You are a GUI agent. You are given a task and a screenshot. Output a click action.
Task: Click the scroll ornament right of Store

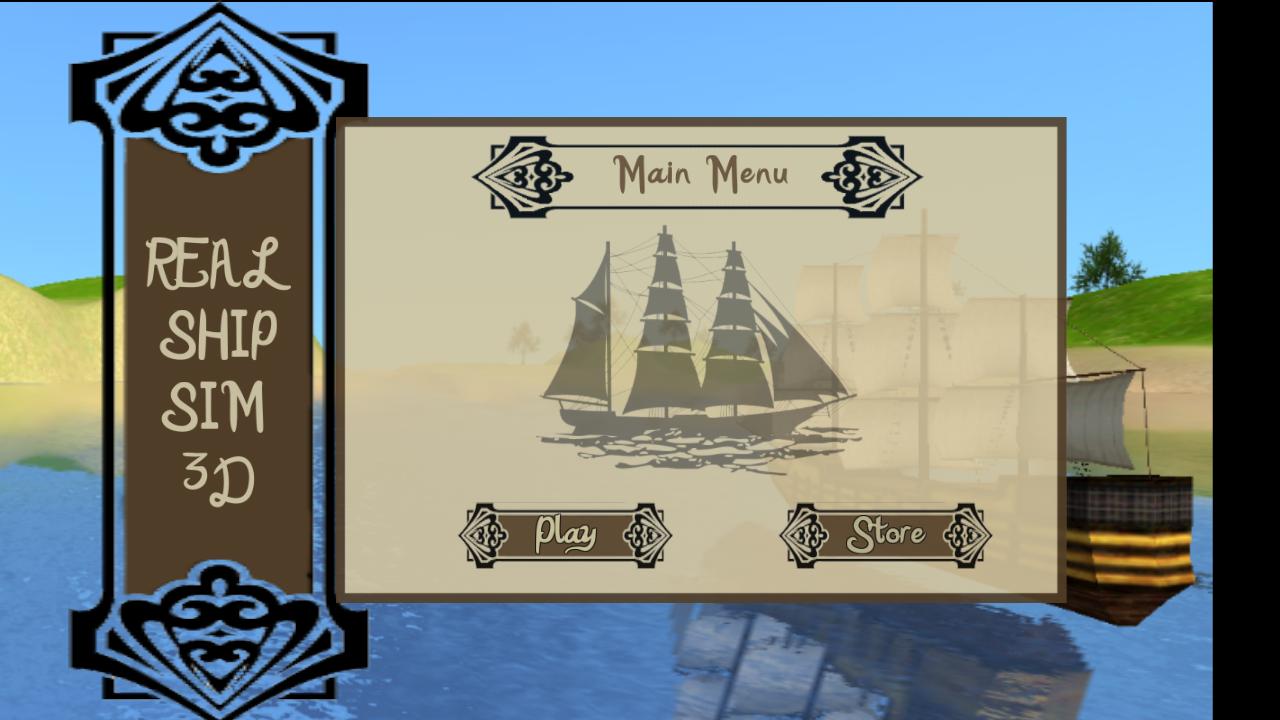click(x=966, y=536)
